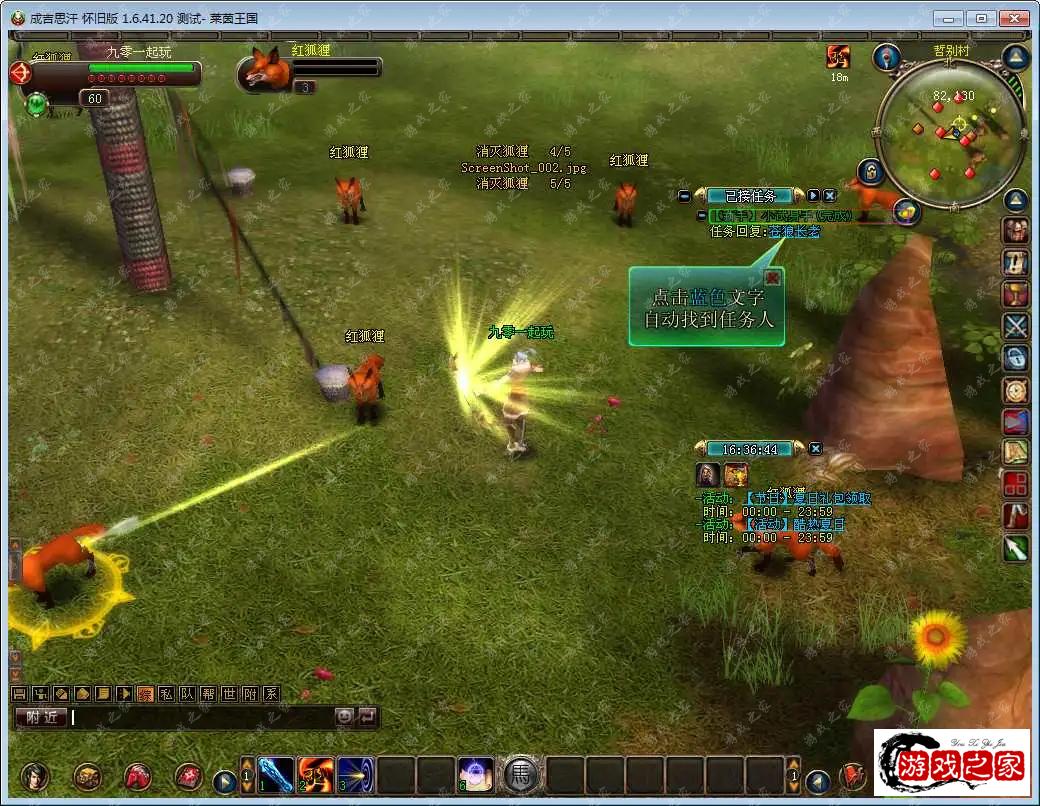Close the 16:36:44 activity timer panel
The image size is (1040, 806).
click(816, 449)
